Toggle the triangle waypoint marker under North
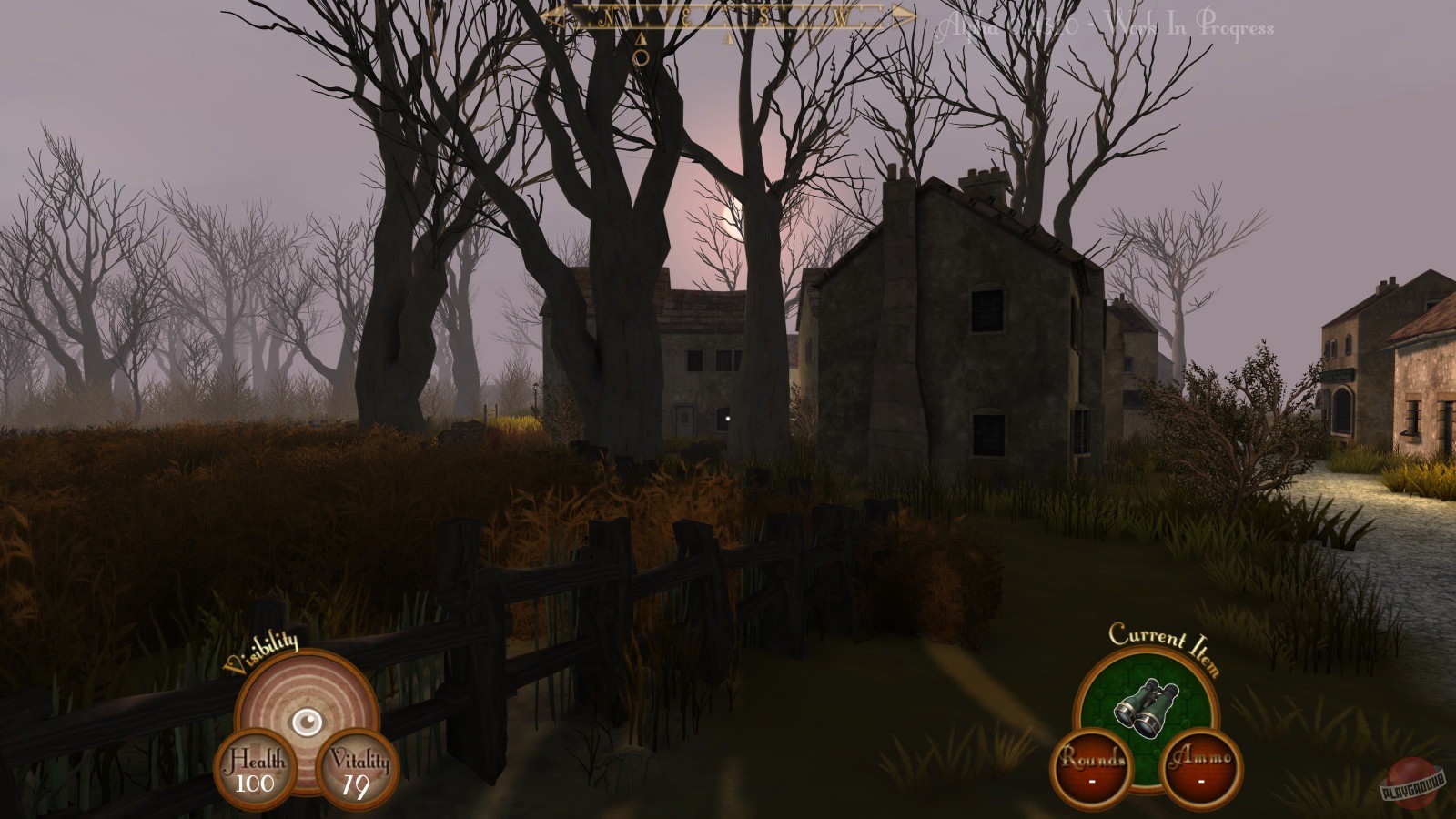This screenshot has width=1456, height=819. [x=640, y=38]
